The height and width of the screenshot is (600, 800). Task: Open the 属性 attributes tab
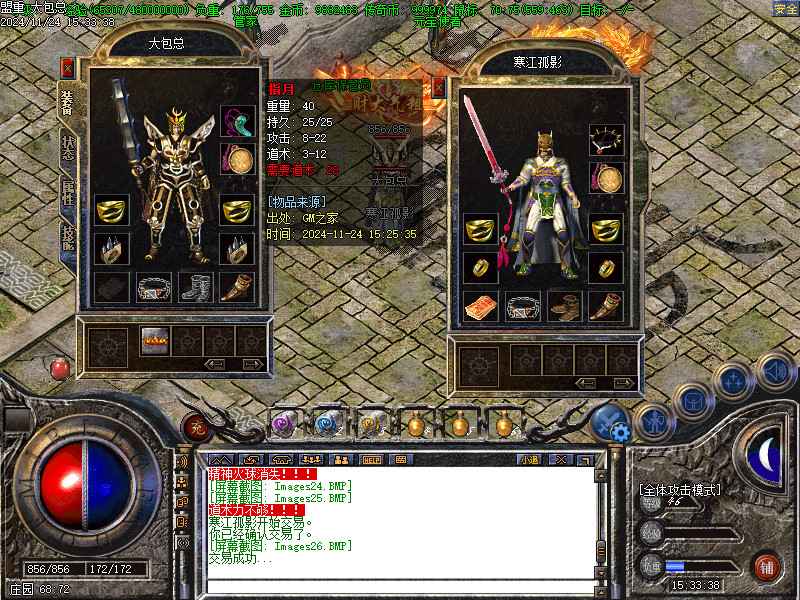click(x=68, y=190)
